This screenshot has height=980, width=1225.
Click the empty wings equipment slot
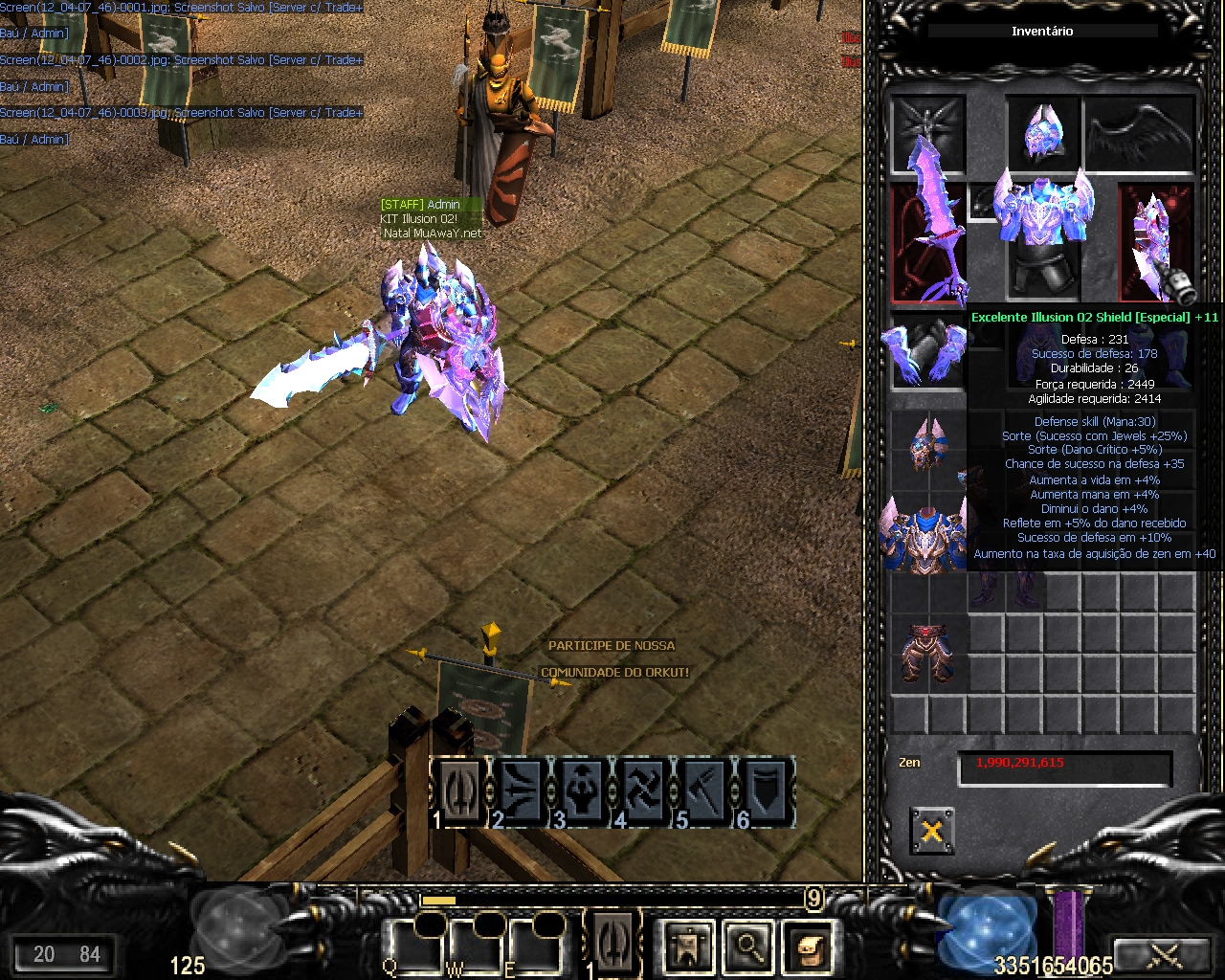pos(1141,134)
